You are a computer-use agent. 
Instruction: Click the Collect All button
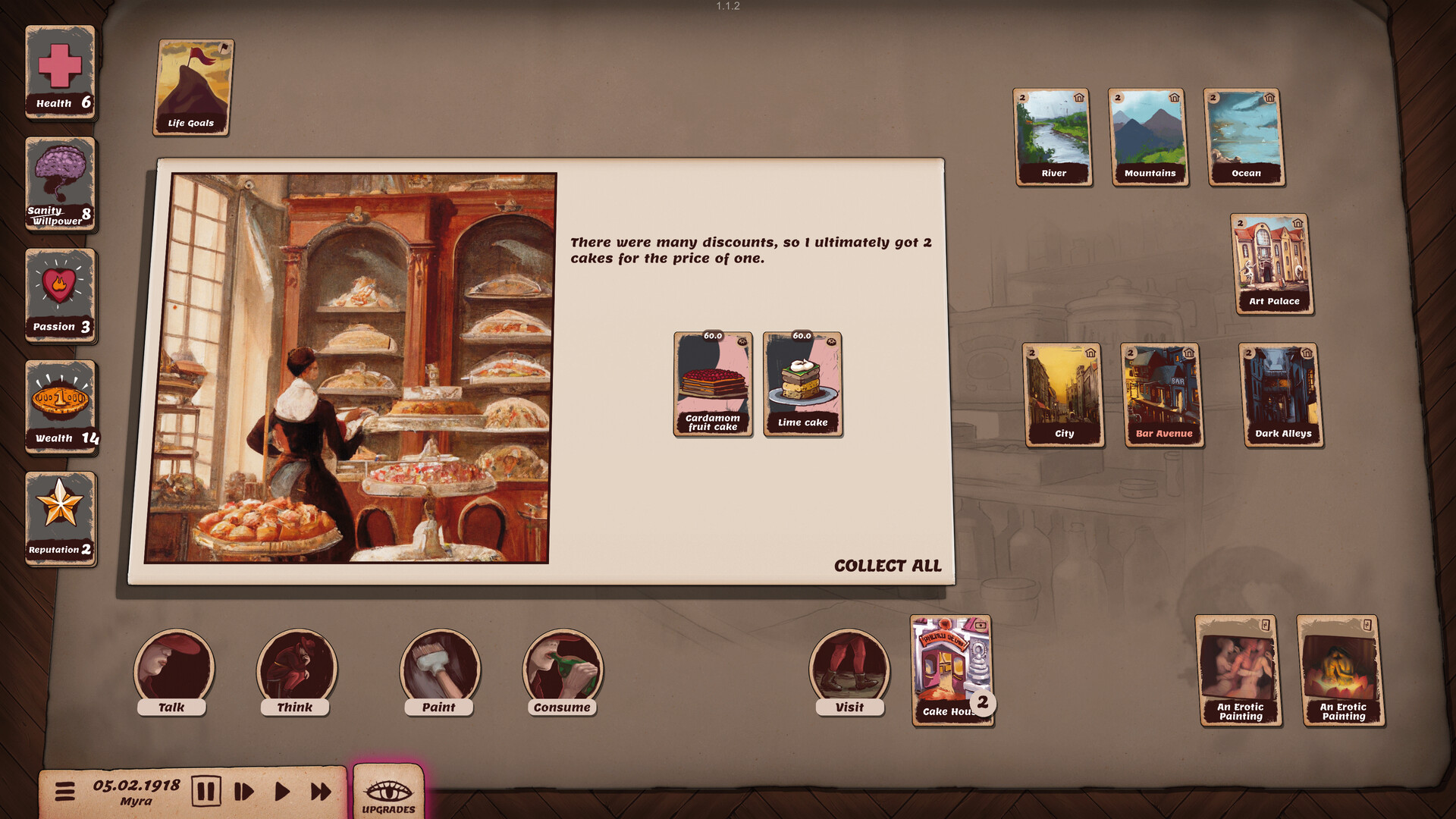(888, 566)
